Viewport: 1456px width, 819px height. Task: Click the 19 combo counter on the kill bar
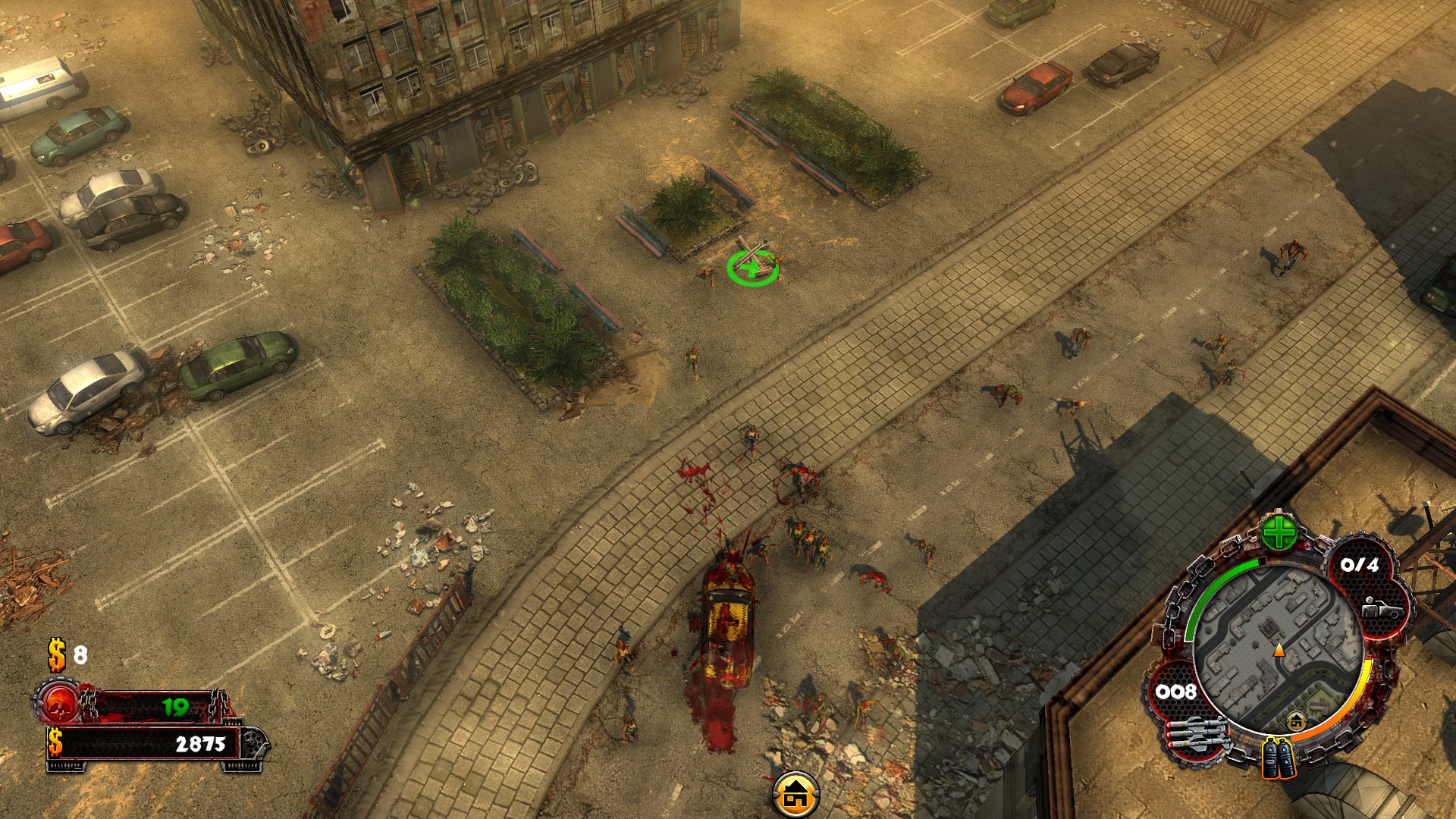click(175, 706)
